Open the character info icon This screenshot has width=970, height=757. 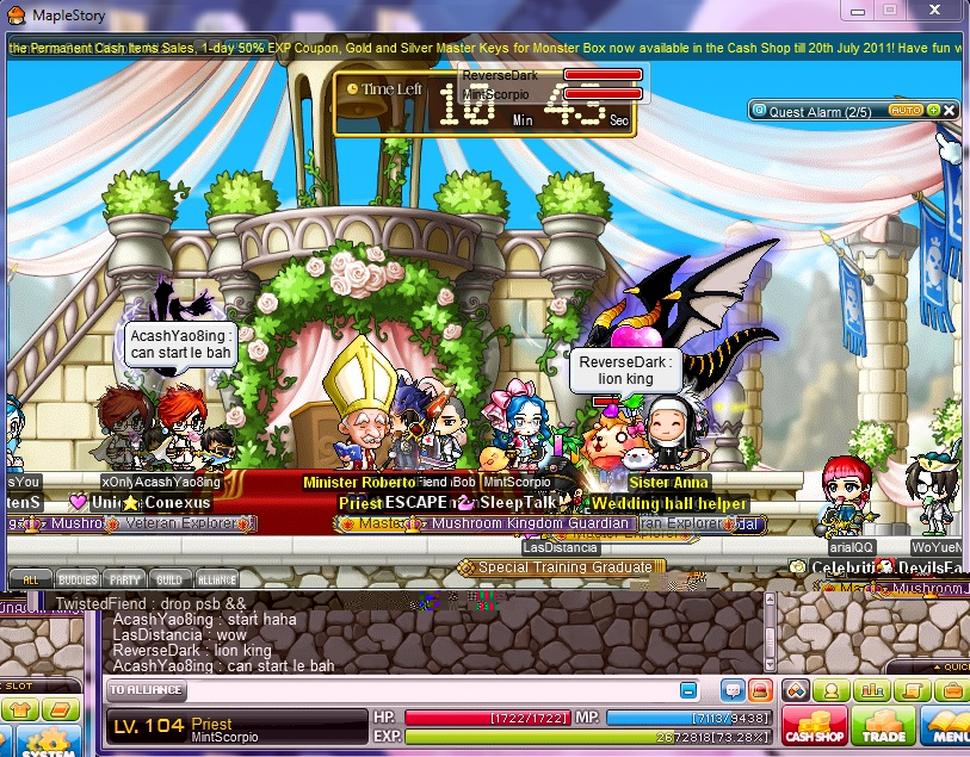[831, 690]
